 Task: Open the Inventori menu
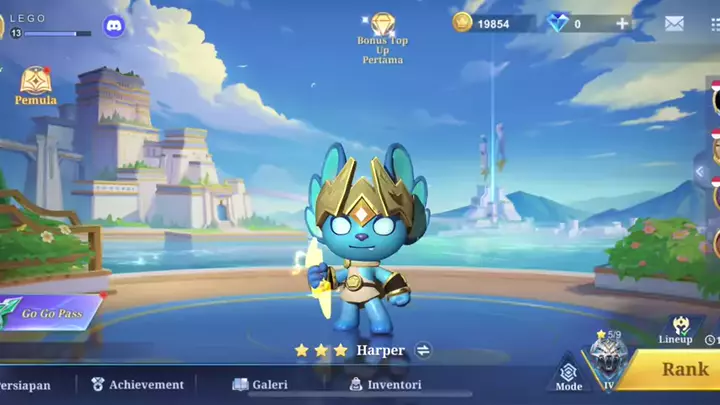[385, 384]
